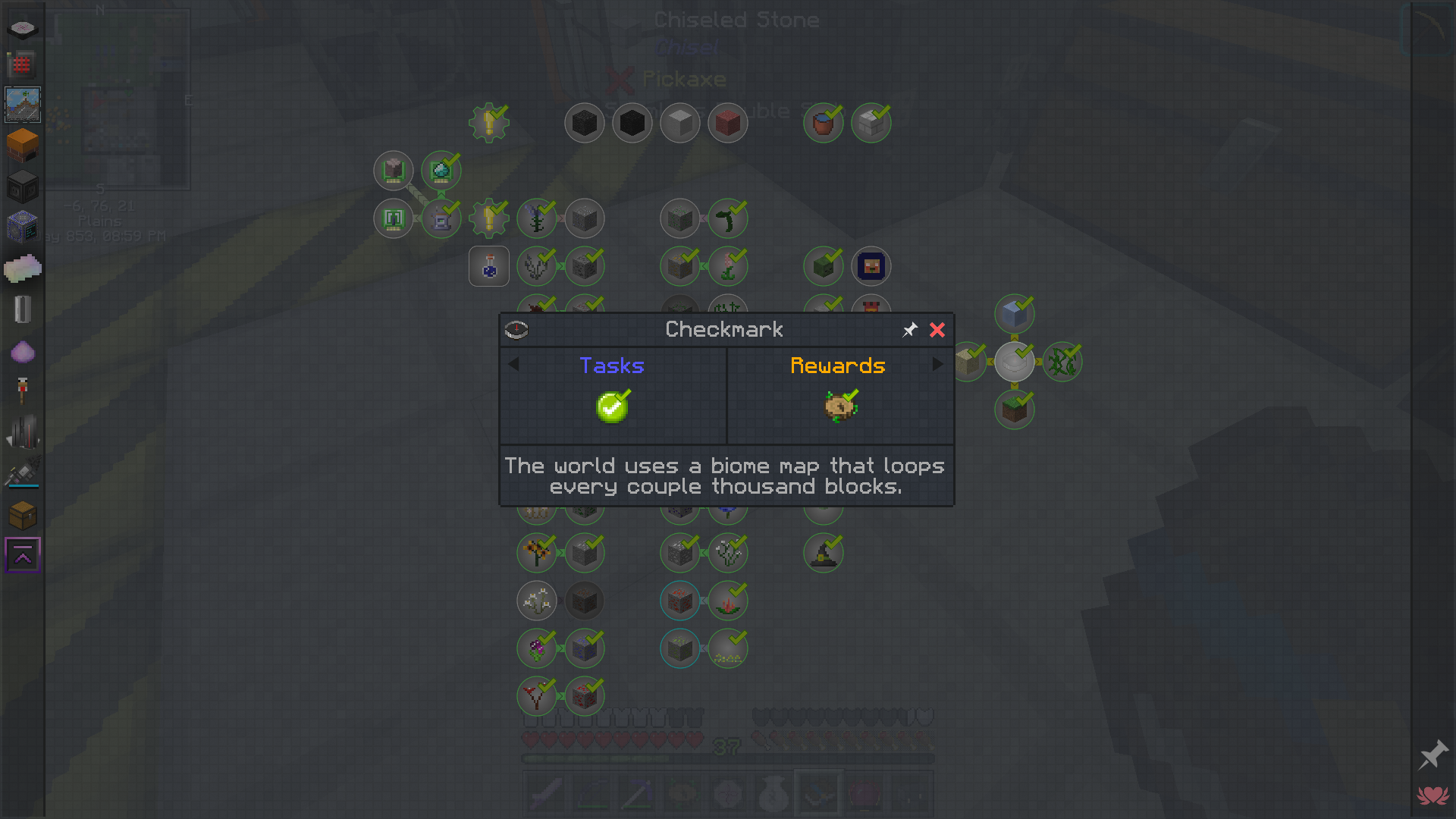Switch to the Tasks tab
Viewport: 1456px width, 819px height.
(x=612, y=366)
